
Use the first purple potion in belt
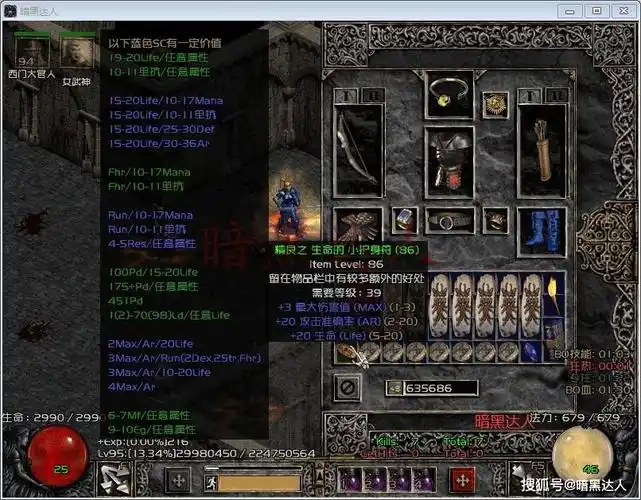point(352,480)
